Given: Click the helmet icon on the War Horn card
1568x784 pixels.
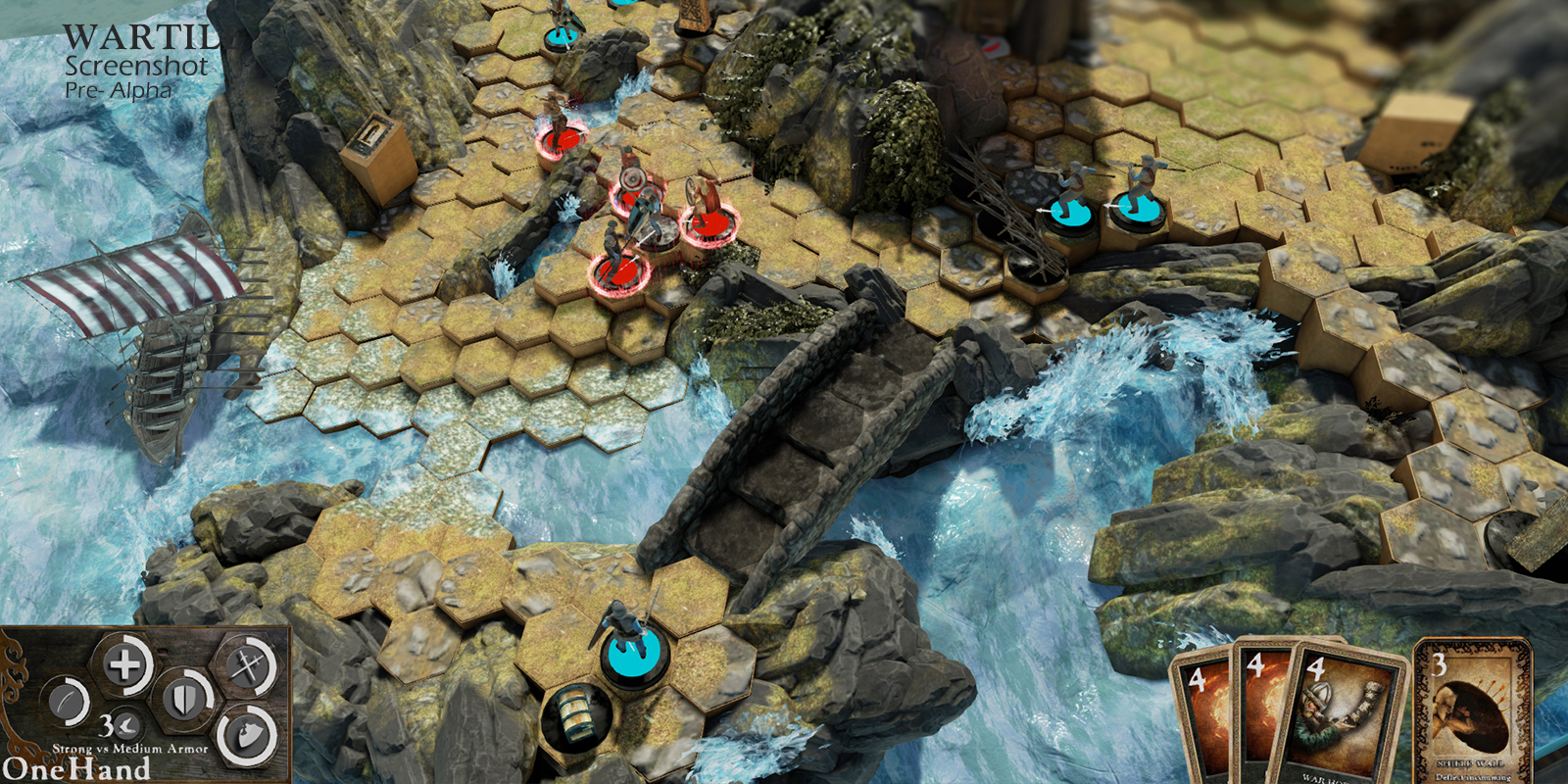Looking at the screenshot, I should tap(1317, 695).
